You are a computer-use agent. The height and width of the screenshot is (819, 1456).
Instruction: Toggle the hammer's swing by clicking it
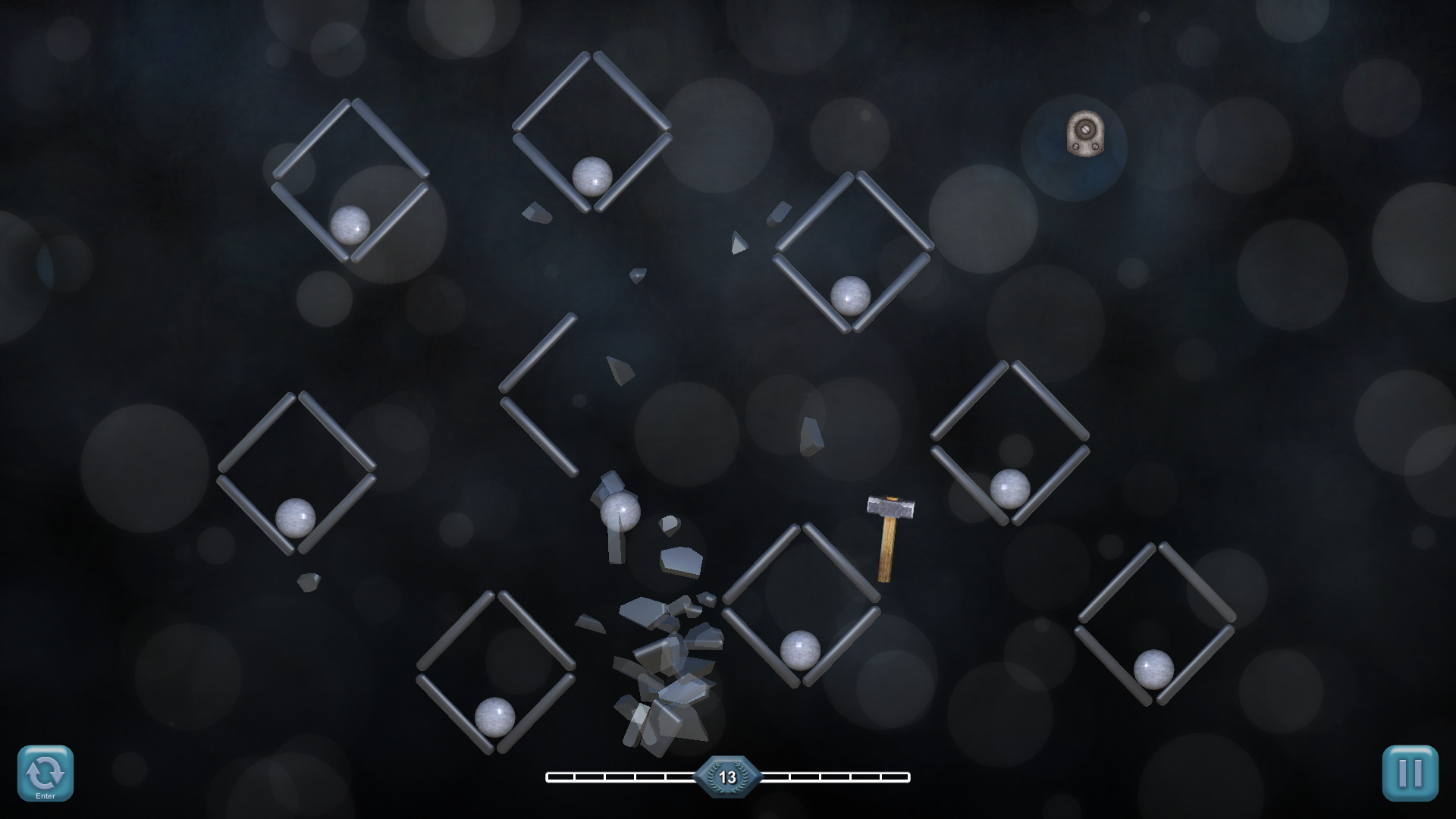(x=890, y=531)
